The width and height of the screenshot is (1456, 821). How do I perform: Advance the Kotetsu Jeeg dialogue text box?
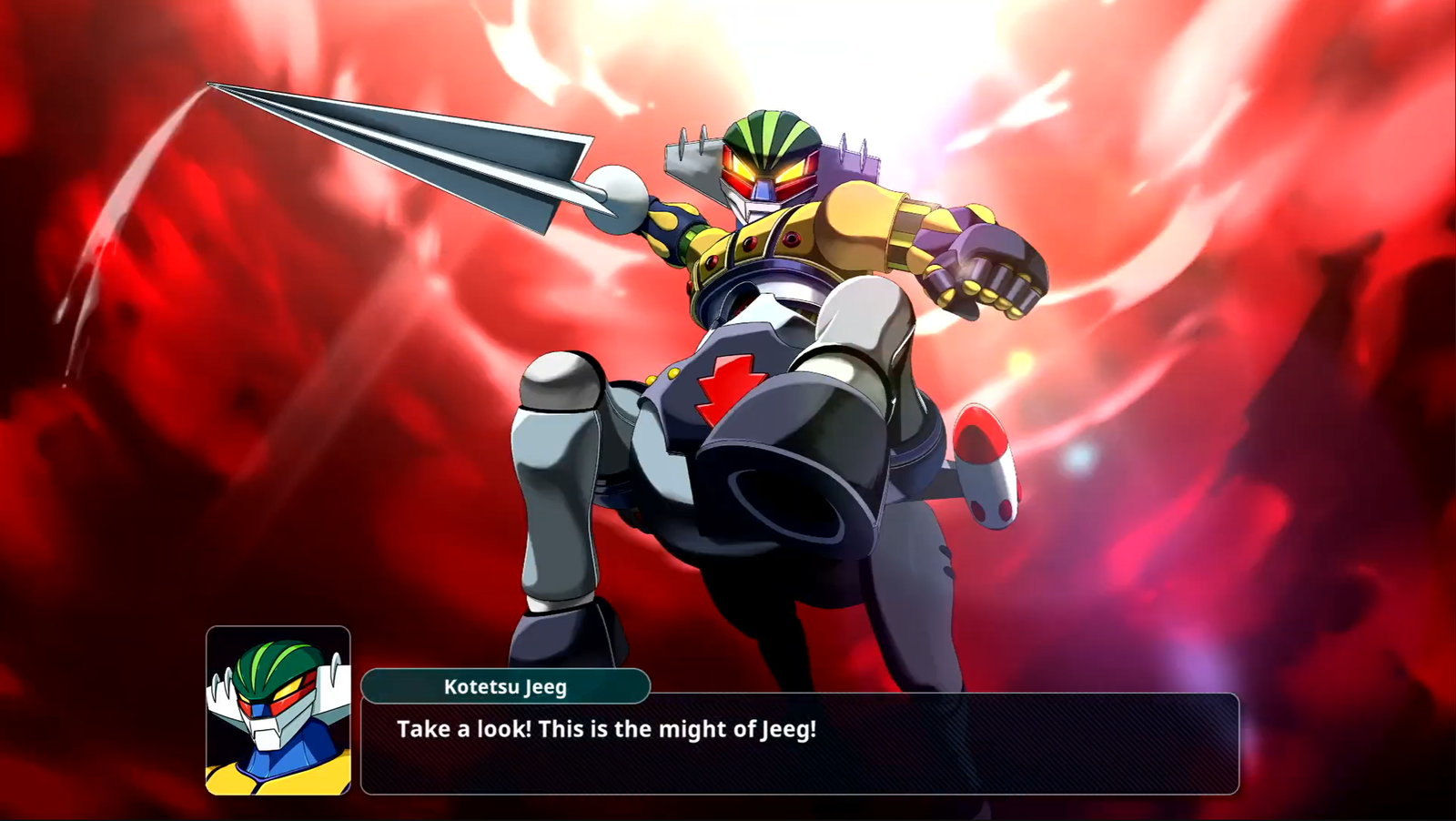click(x=799, y=744)
